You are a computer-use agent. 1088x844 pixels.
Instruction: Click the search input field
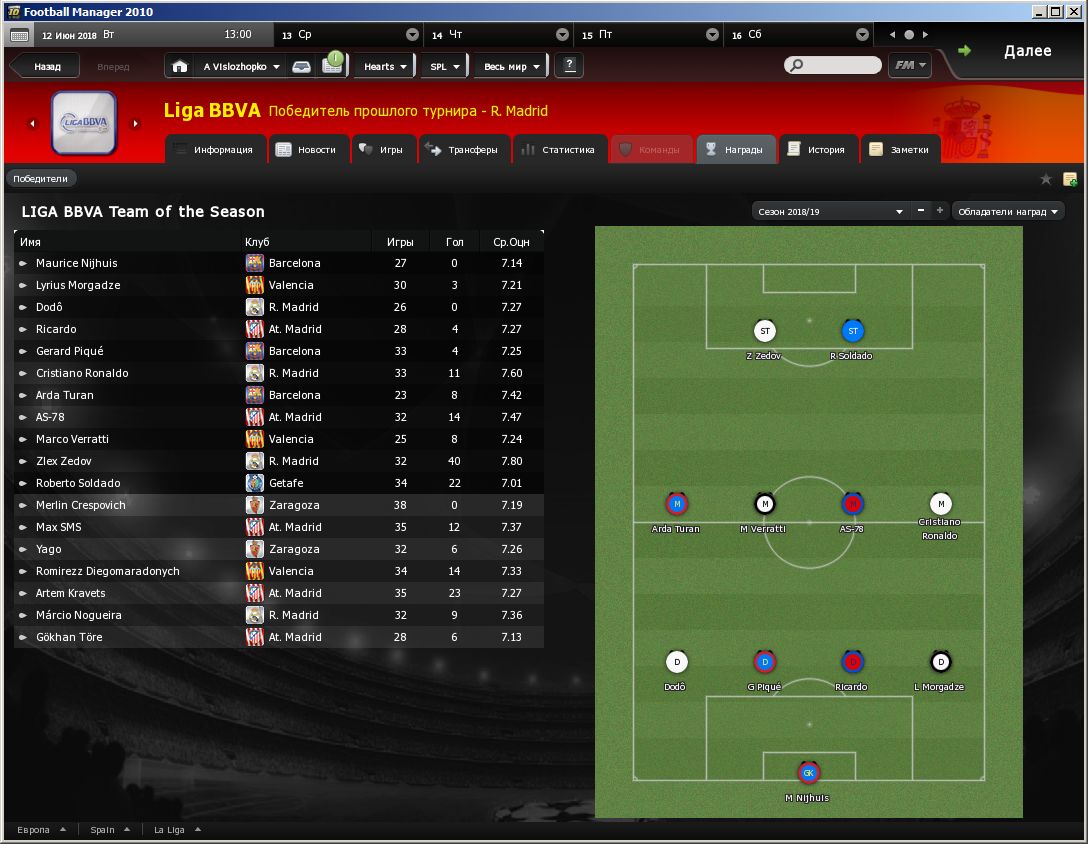pyautogui.click(x=840, y=66)
